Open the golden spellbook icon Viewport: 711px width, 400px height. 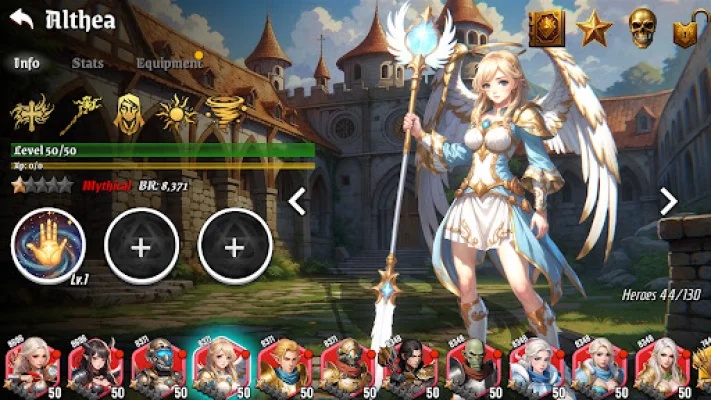coord(546,28)
